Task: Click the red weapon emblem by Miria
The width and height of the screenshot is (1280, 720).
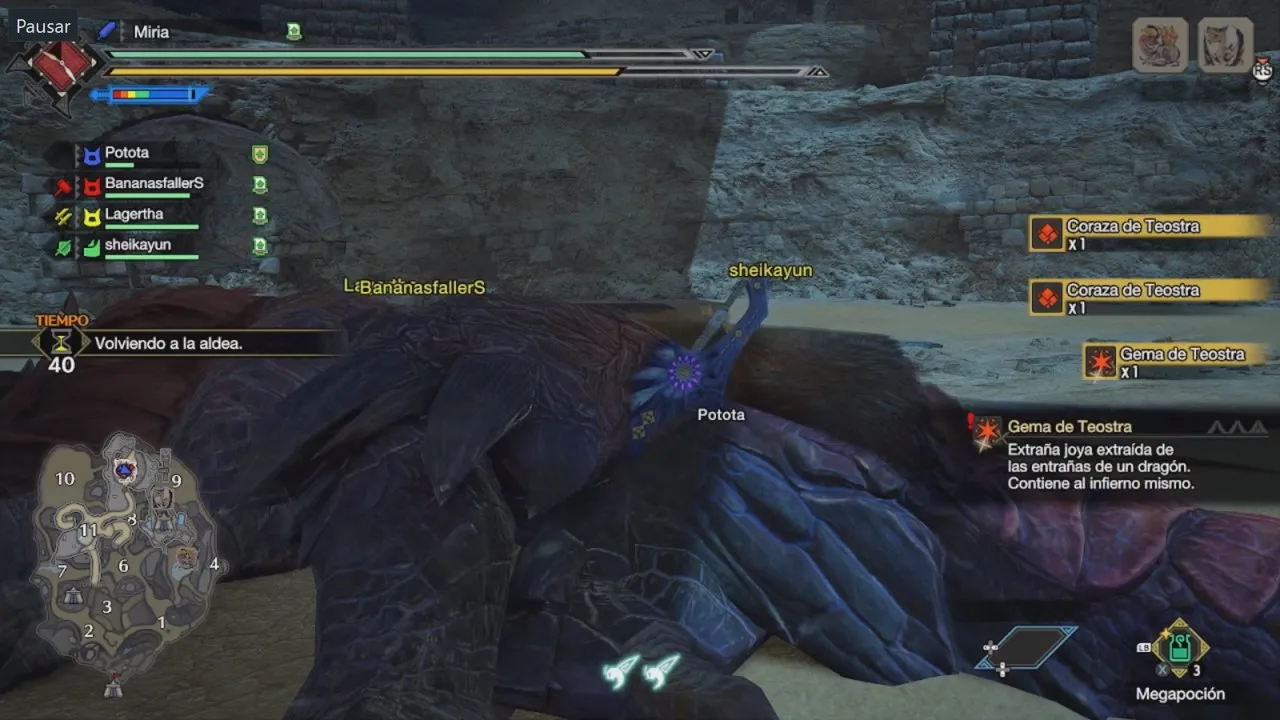Action: pos(60,63)
